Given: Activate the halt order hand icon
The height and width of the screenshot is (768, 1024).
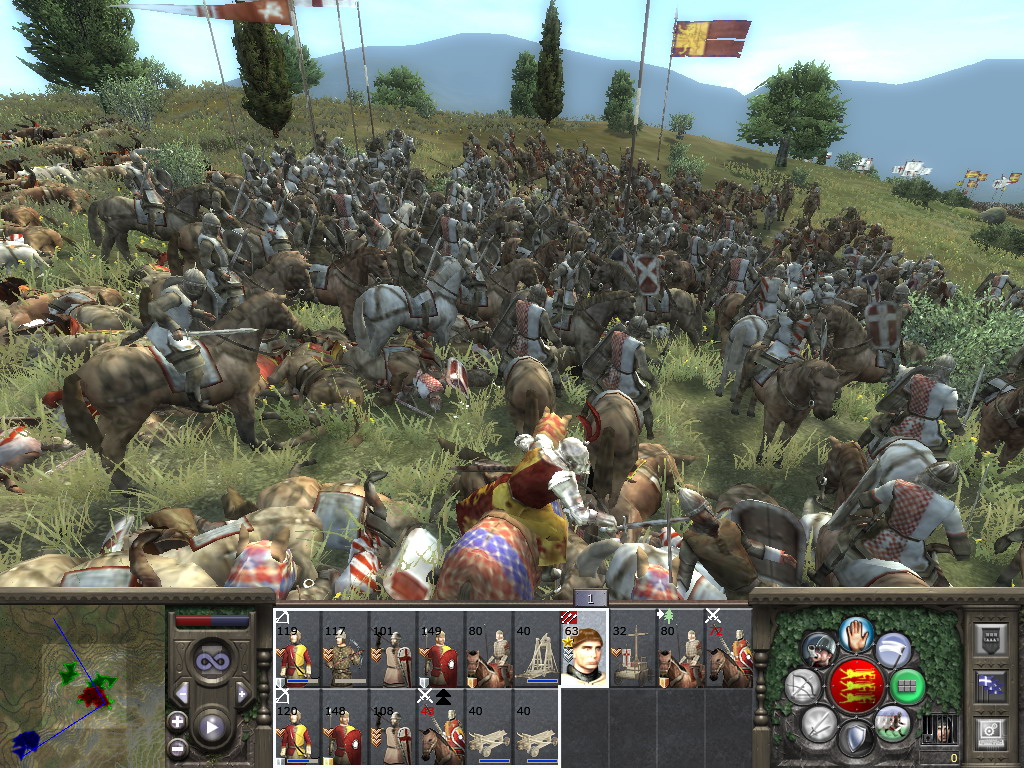Looking at the screenshot, I should 857,634.
